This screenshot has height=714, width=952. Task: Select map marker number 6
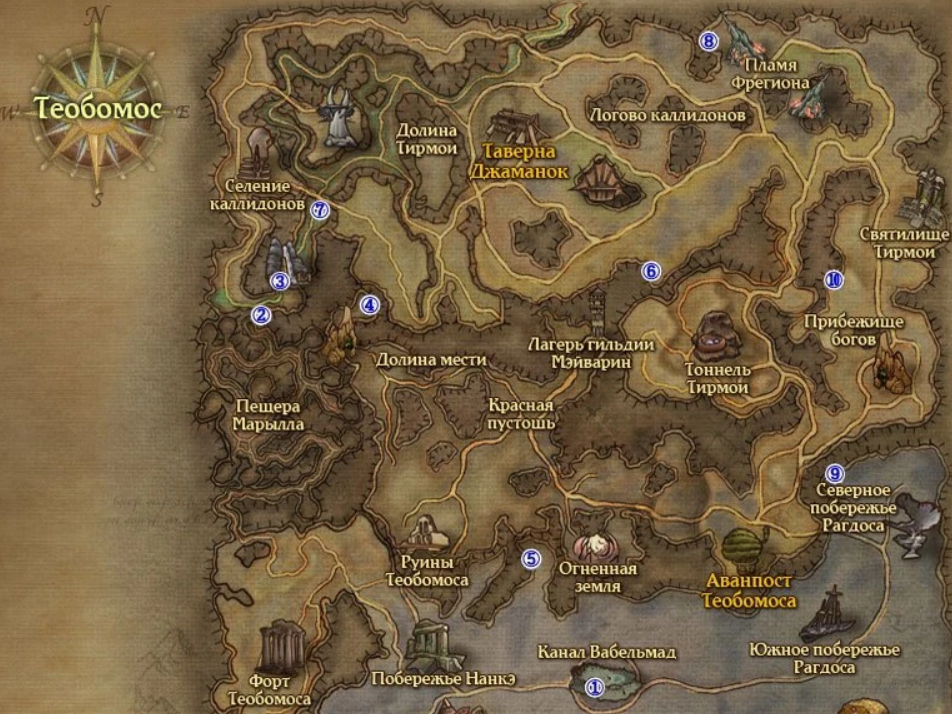651,271
